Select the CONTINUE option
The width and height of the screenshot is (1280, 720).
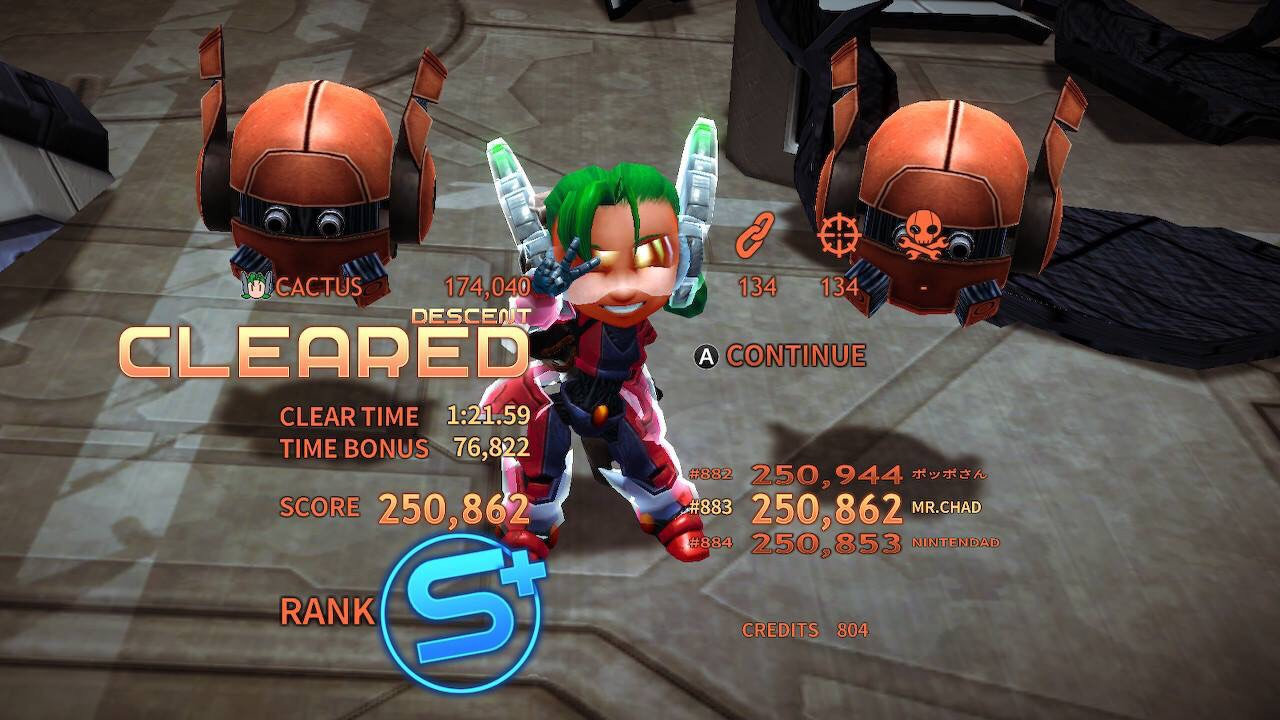tap(781, 355)
